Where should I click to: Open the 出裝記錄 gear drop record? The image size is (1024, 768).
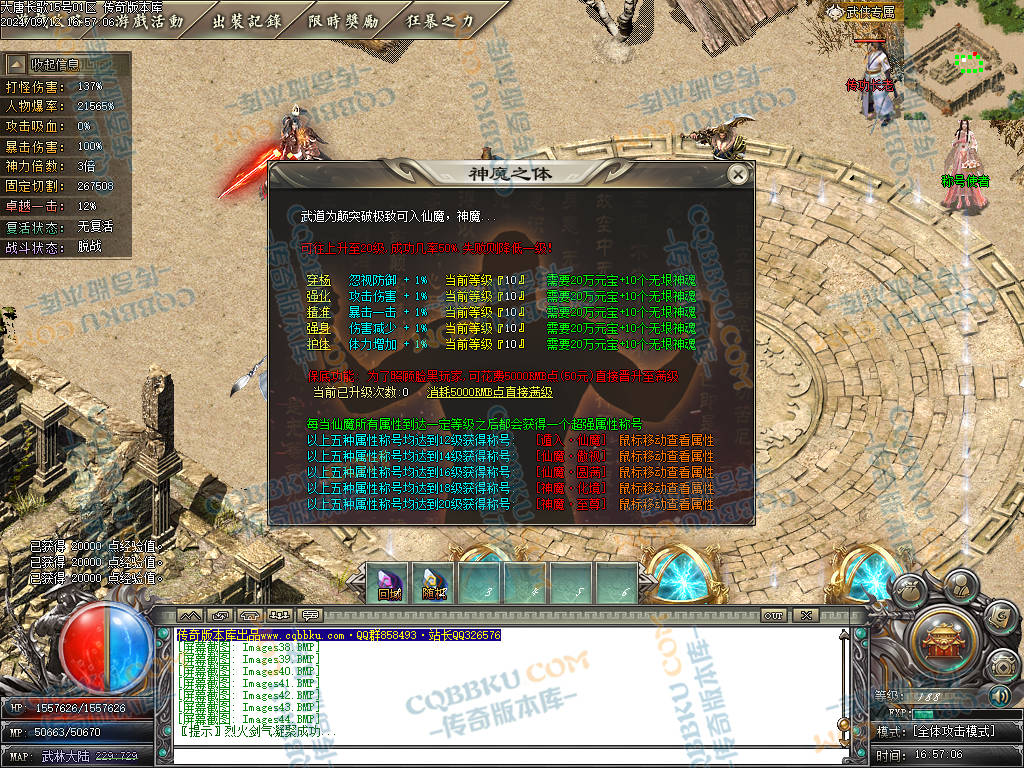click(x=246, y=21)
